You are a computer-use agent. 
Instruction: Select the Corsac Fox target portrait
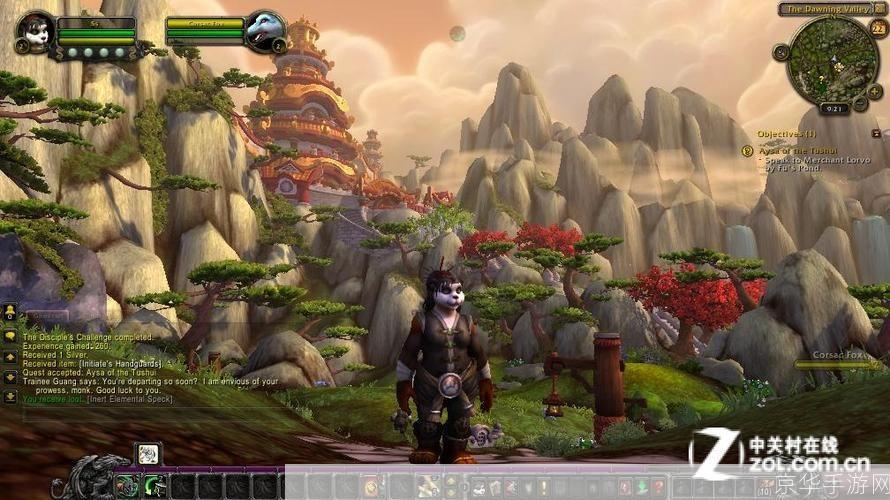pyautogui.click(x=268, y=32)
